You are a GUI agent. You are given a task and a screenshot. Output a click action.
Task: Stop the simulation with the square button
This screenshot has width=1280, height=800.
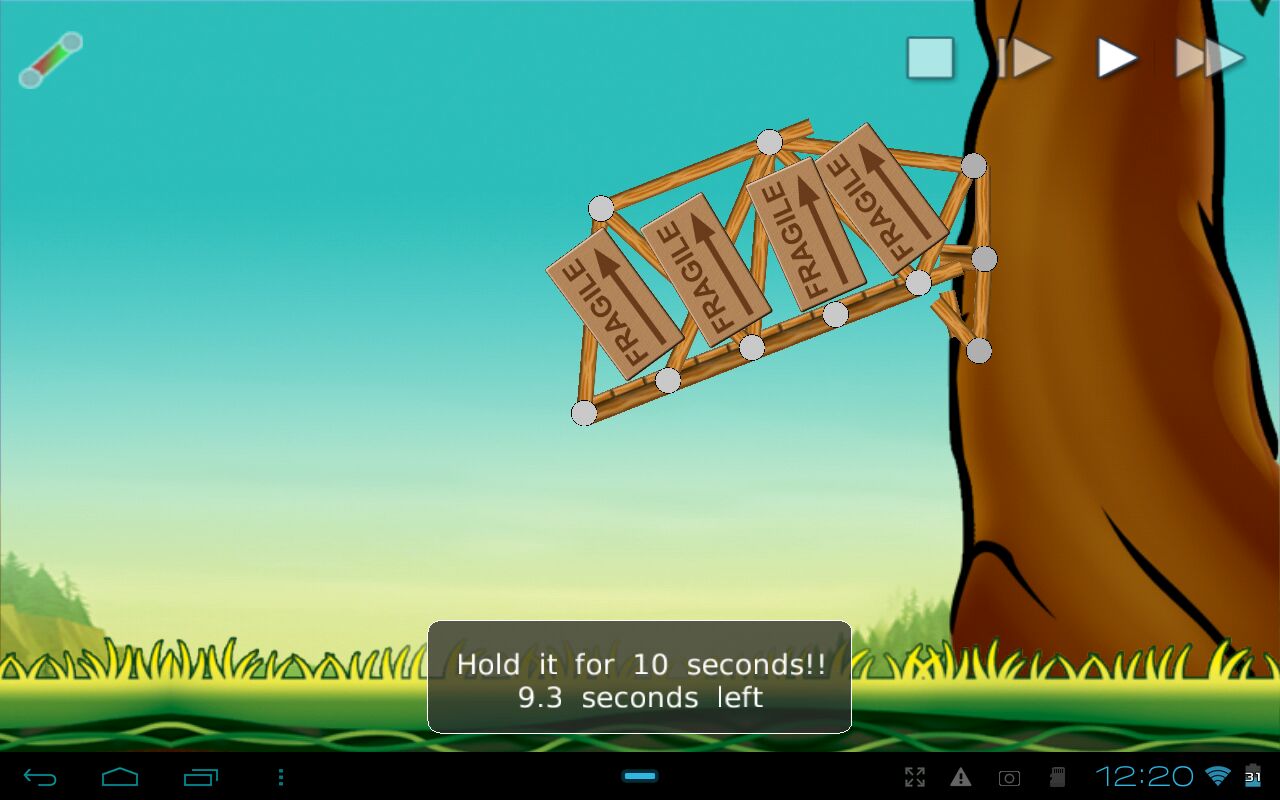[x=930, y=58]
